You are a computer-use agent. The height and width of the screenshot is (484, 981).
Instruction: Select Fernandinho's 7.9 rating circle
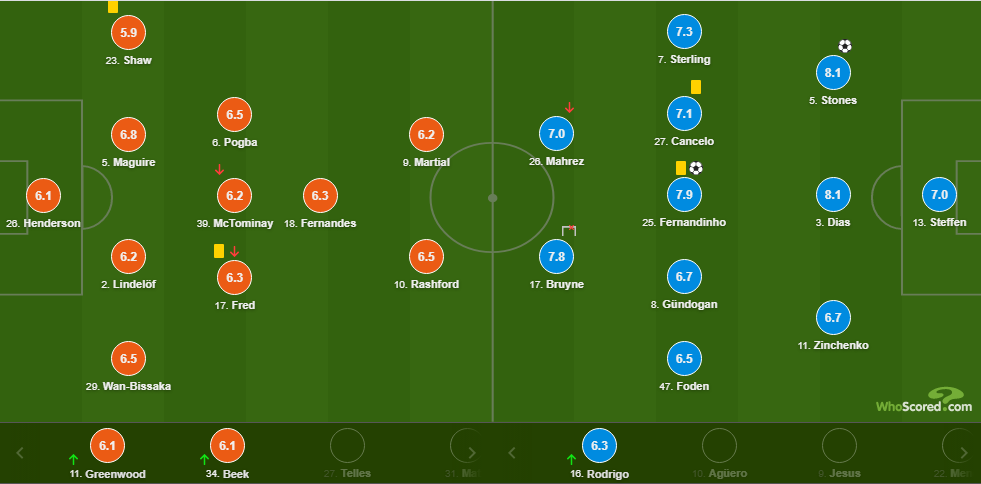coord(684,194)
